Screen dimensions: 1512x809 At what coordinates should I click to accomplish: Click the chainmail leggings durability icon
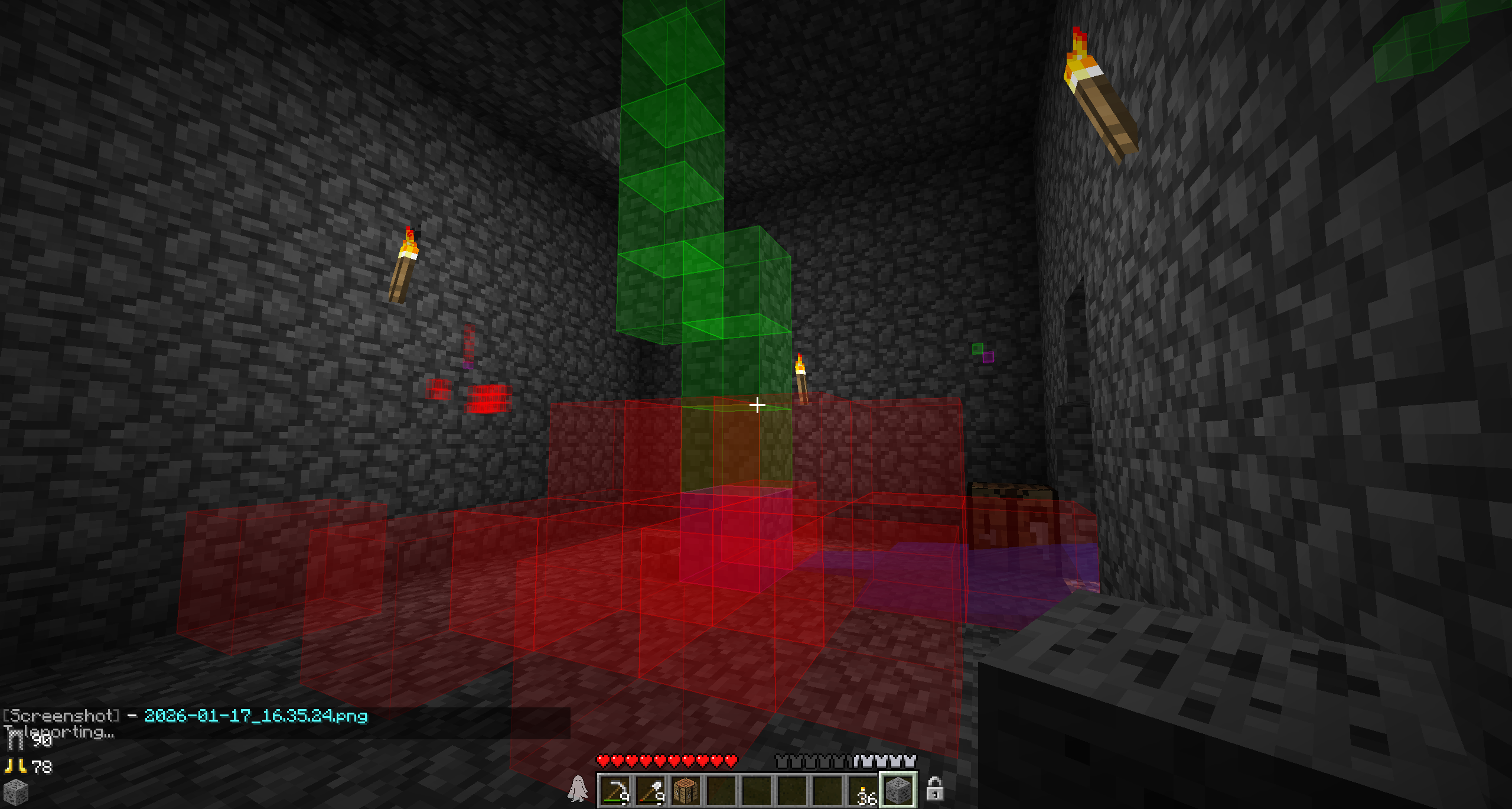coord(16,740)
